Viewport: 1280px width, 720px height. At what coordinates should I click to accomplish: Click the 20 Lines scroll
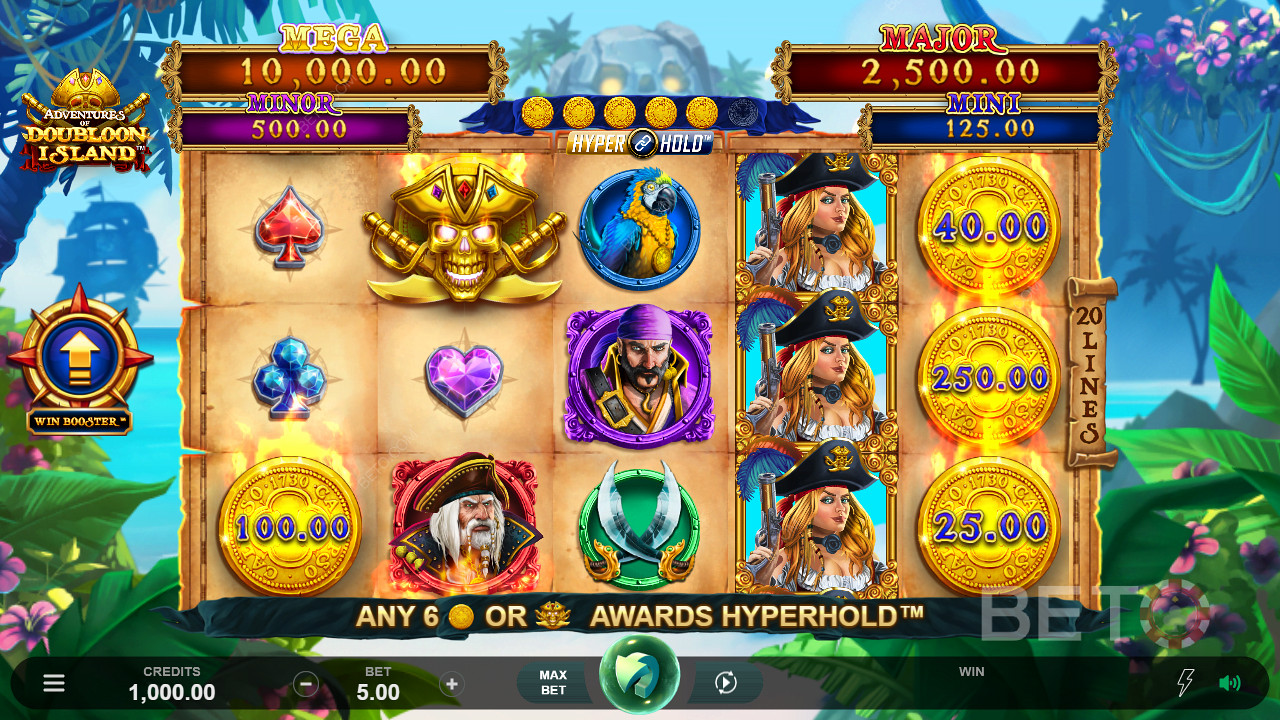[x=1091, y=372]
